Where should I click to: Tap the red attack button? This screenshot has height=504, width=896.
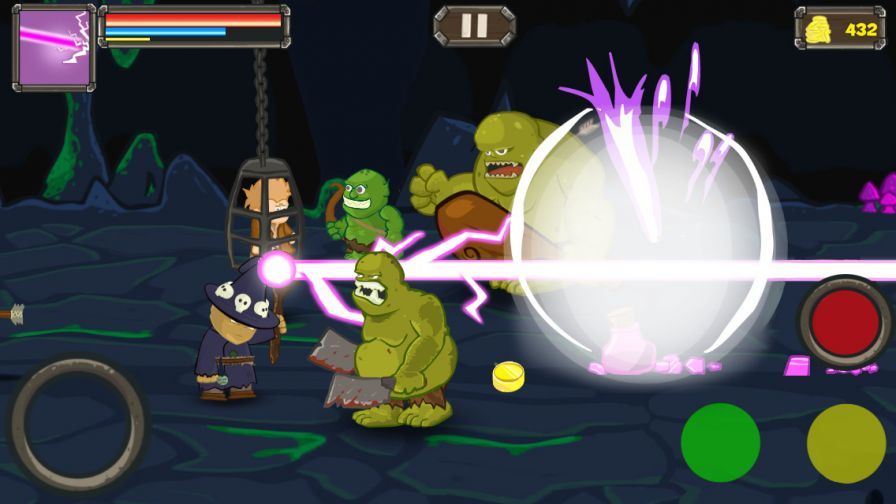(845, 322)
